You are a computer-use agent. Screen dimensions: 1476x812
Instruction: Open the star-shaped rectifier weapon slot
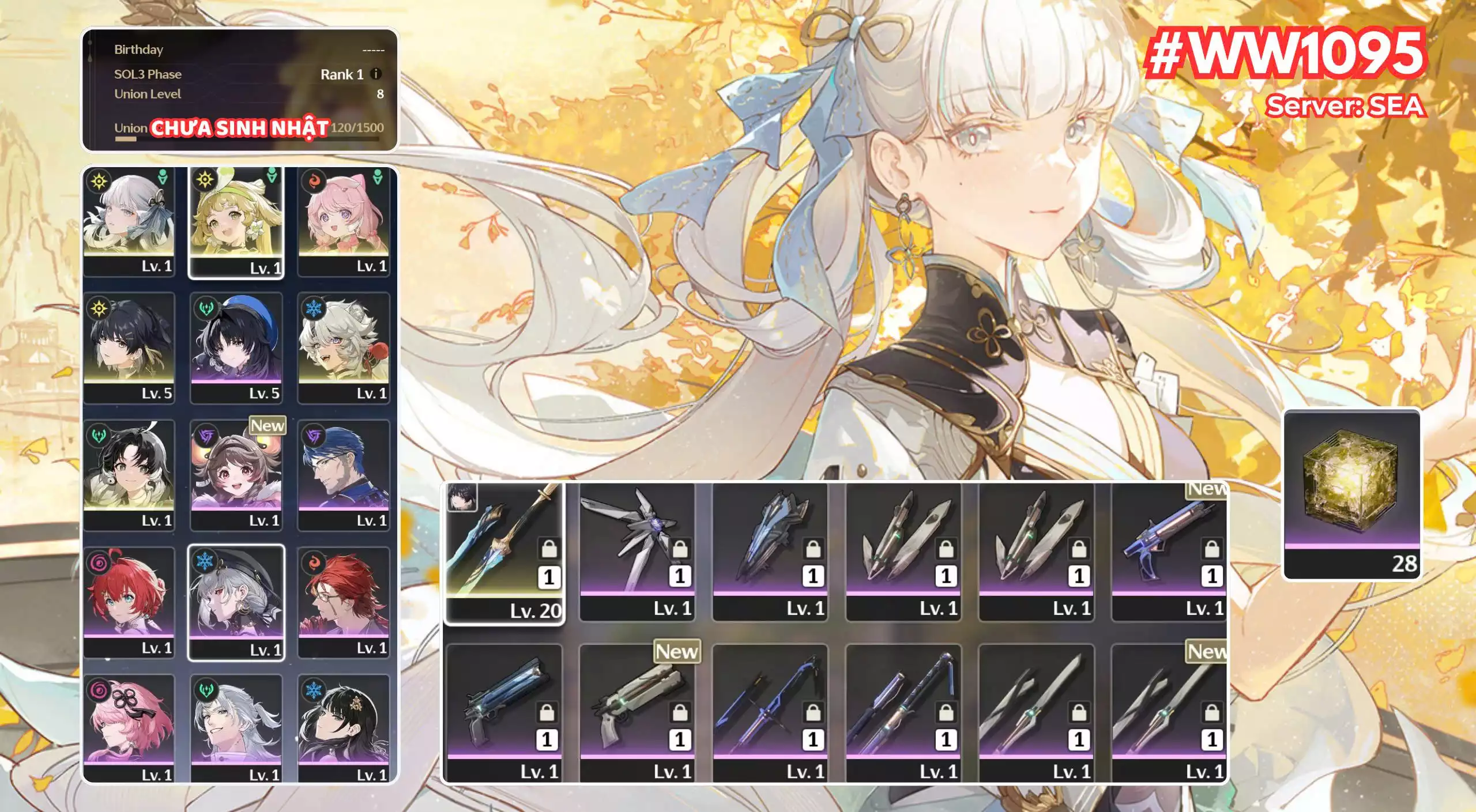(637, 551)
